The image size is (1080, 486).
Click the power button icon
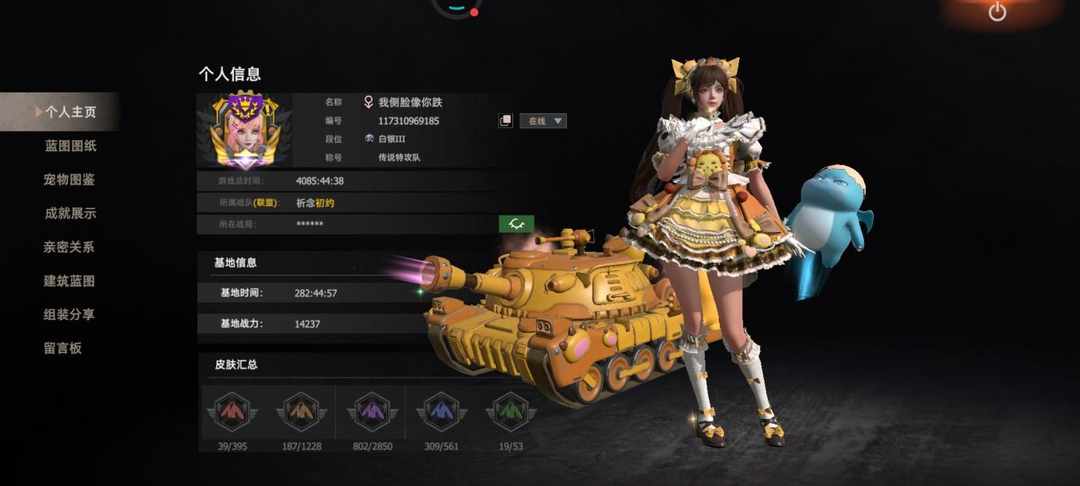tap(997, 12)
